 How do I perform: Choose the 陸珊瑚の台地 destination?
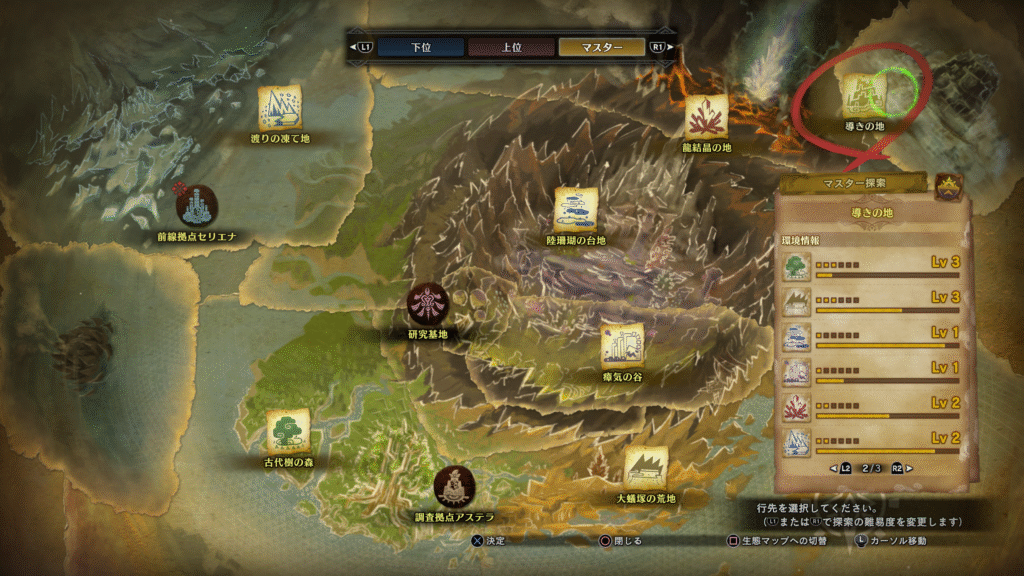[x=576, y=209]
